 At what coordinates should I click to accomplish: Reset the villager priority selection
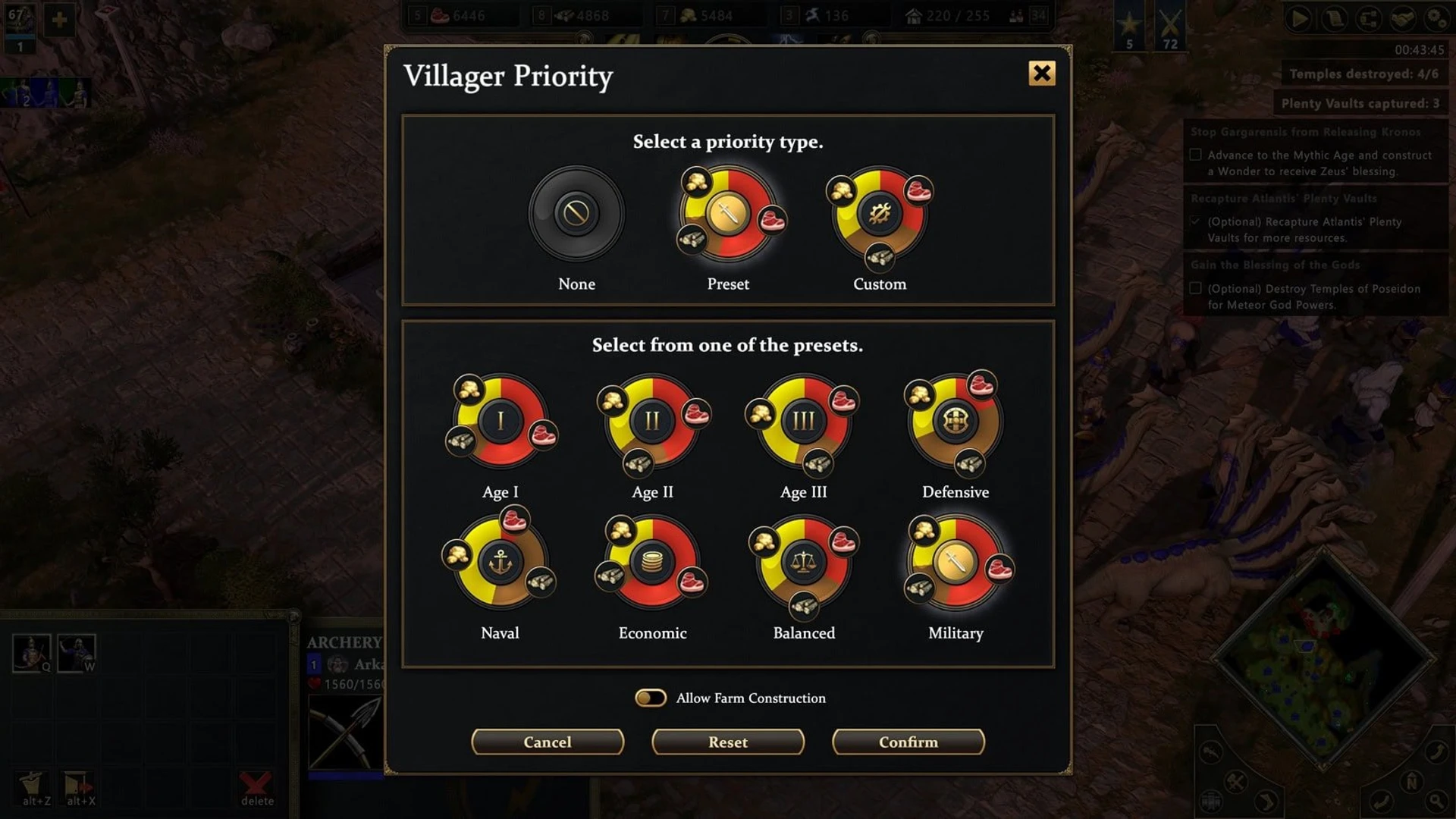click(x=728, y=742)
